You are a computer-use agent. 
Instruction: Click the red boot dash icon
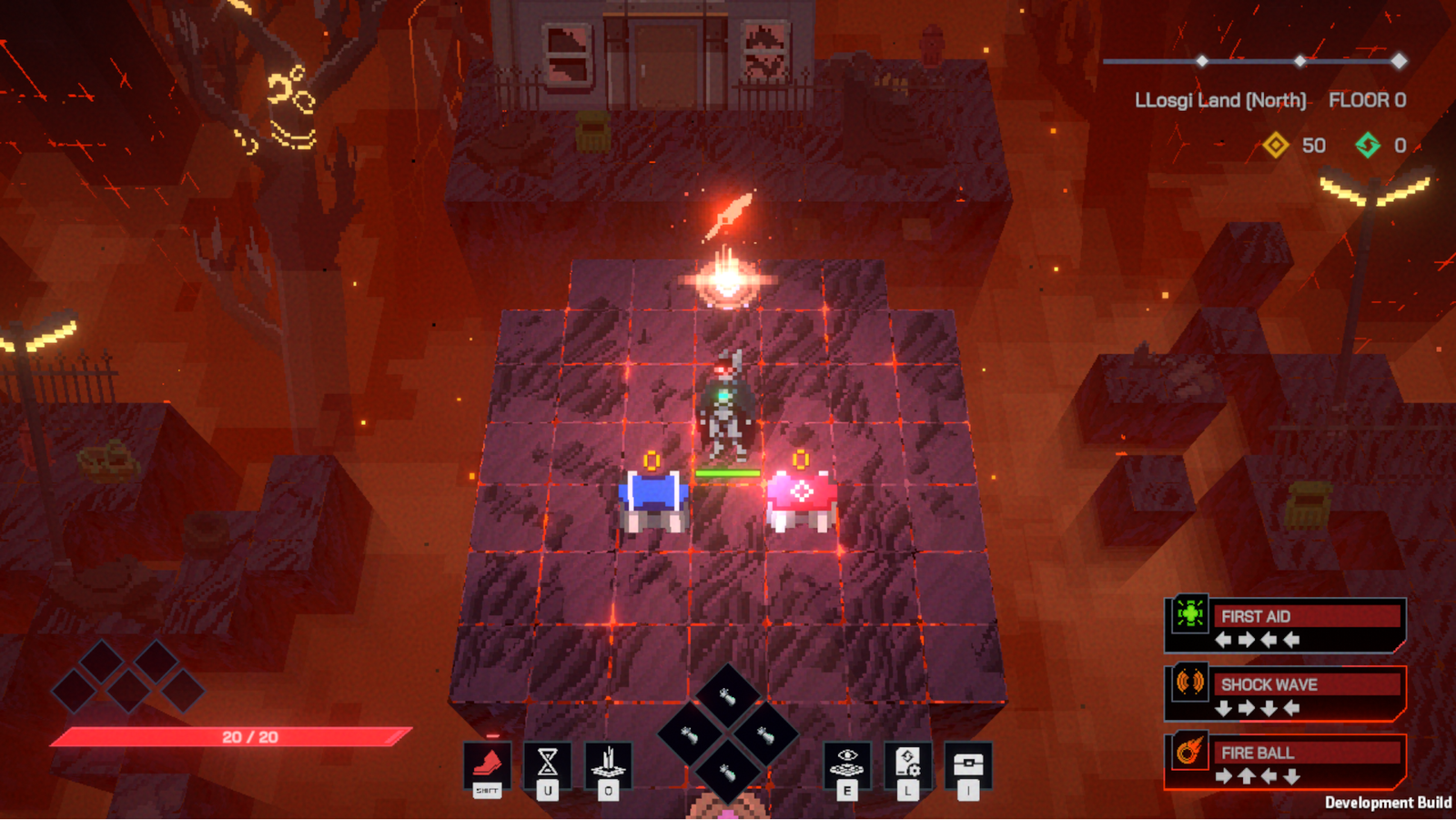pyautogui.click(x=487, y=764)
